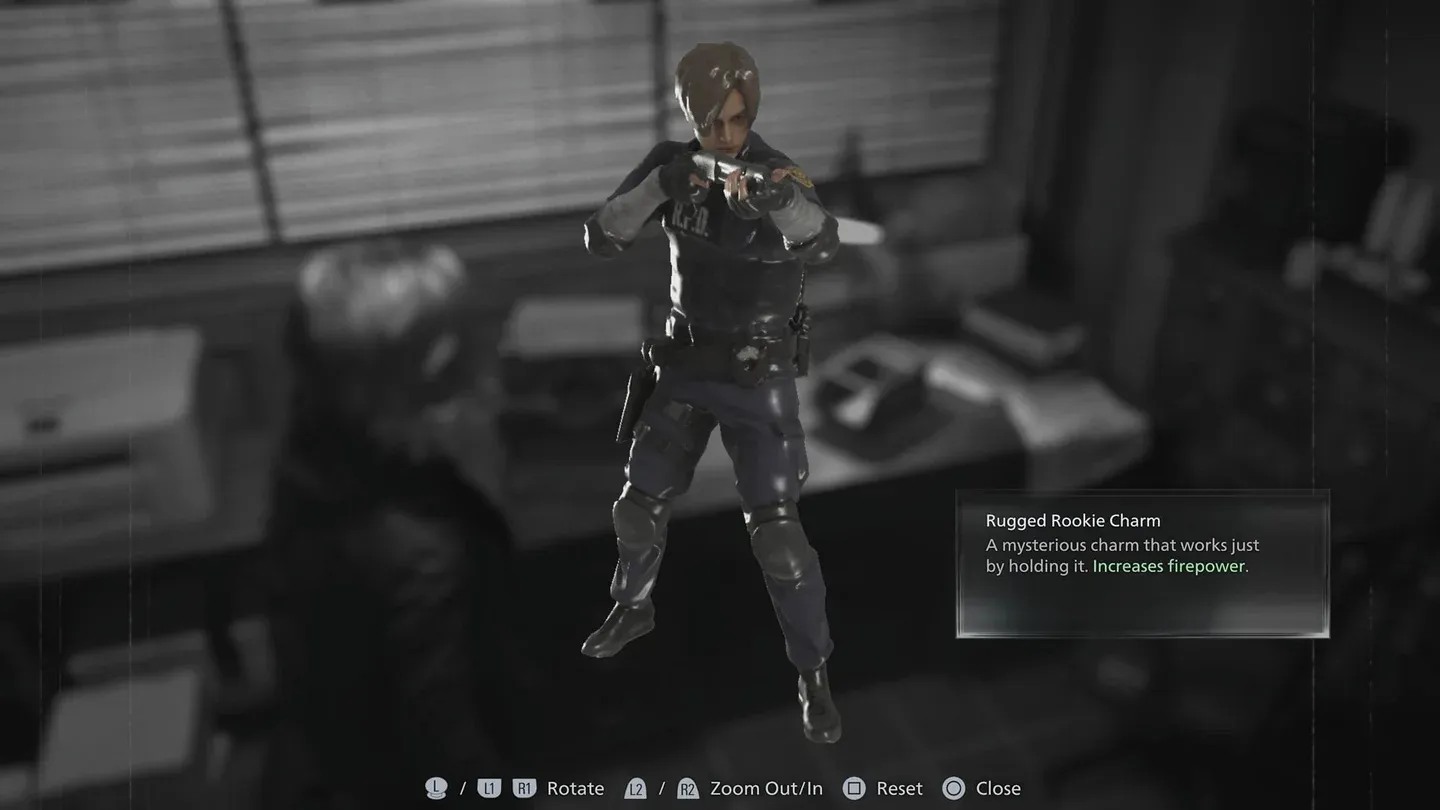Toggle model rotation via the Rotate control
Viewport: 1440px width, 810px height.
pyautogui.click(x=574, y=788)
